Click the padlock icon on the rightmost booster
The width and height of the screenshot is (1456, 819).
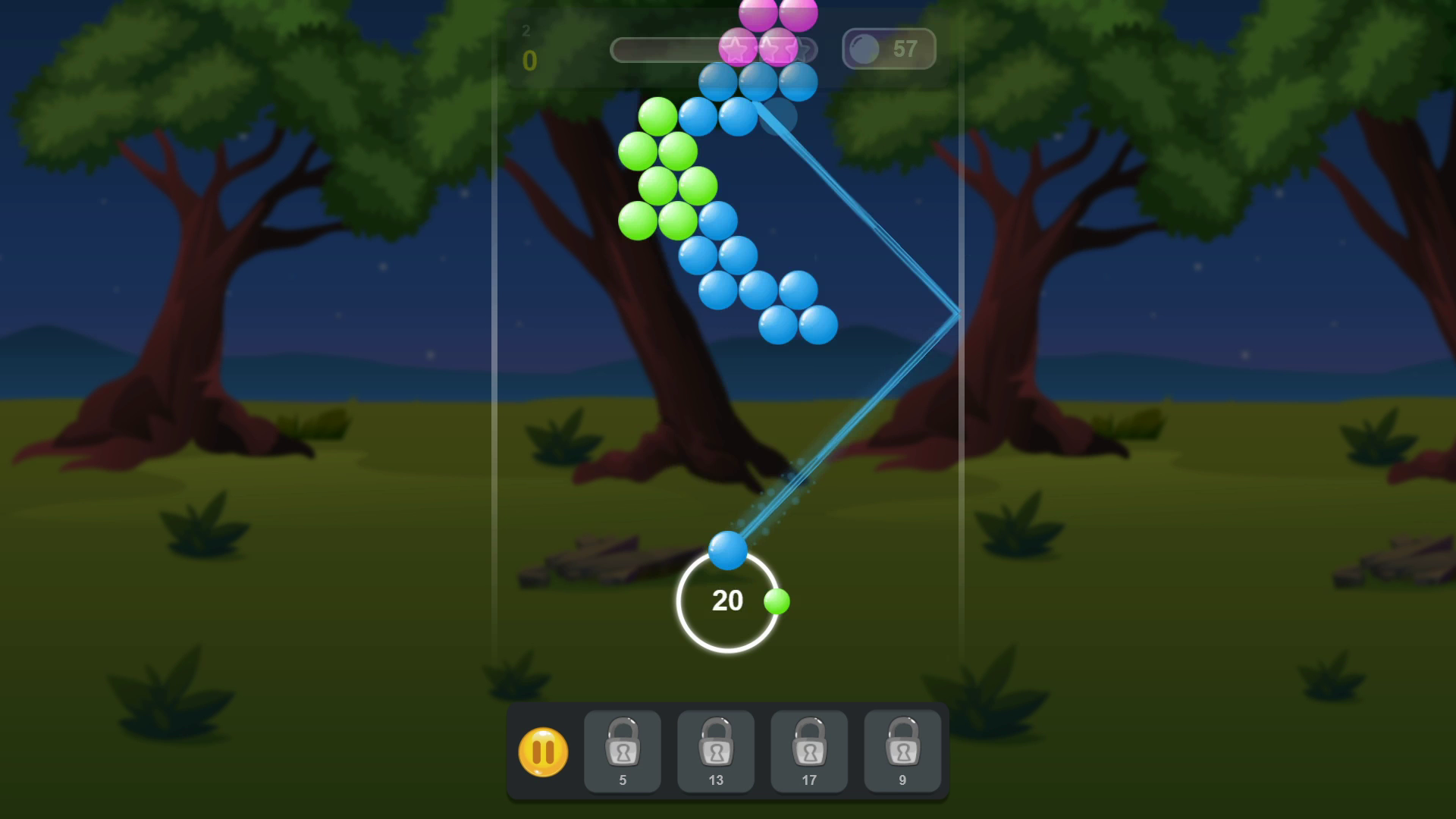(x=902, y=742)
